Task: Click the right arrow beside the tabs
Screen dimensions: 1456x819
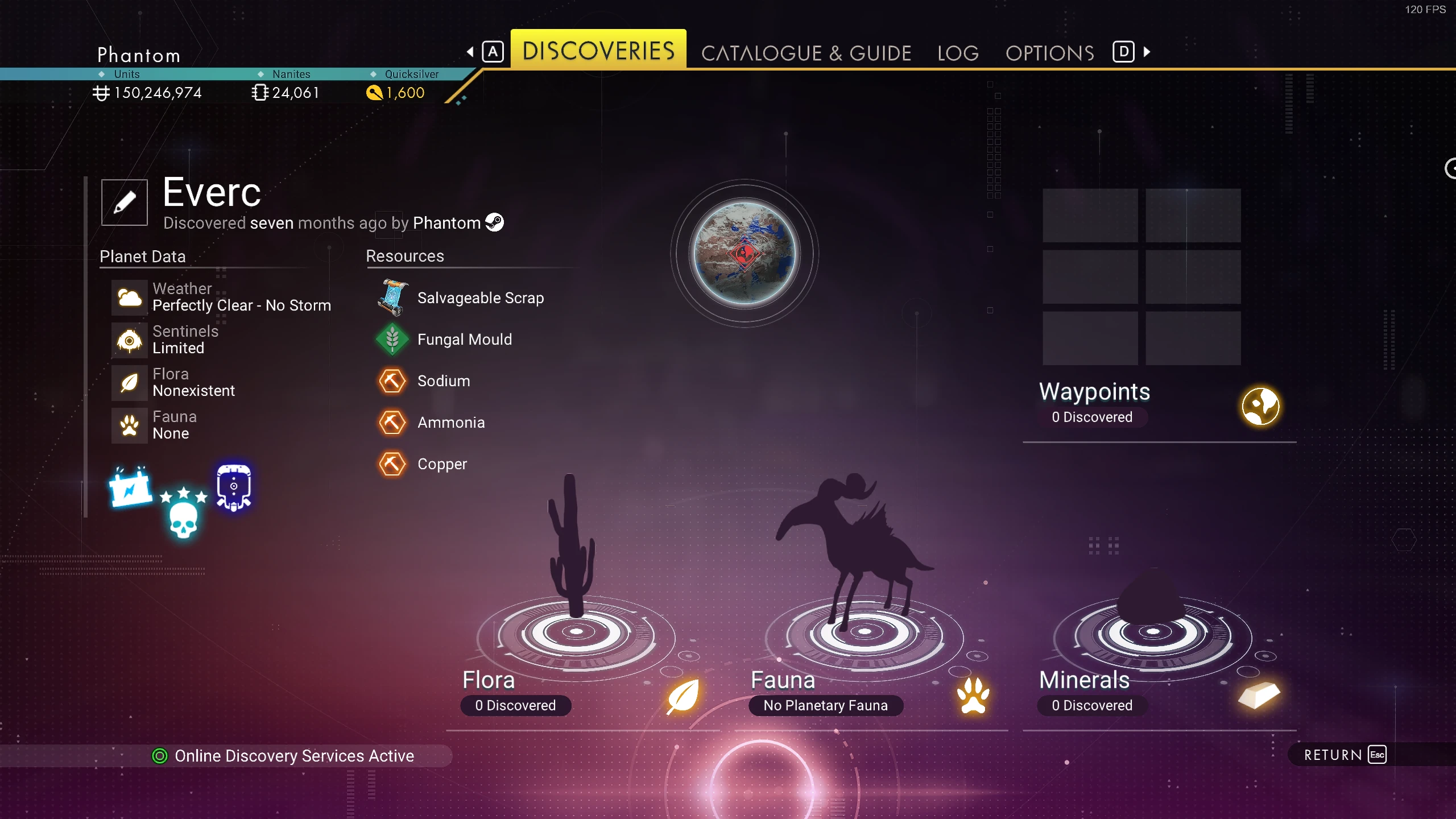Action: [1147, 52]
